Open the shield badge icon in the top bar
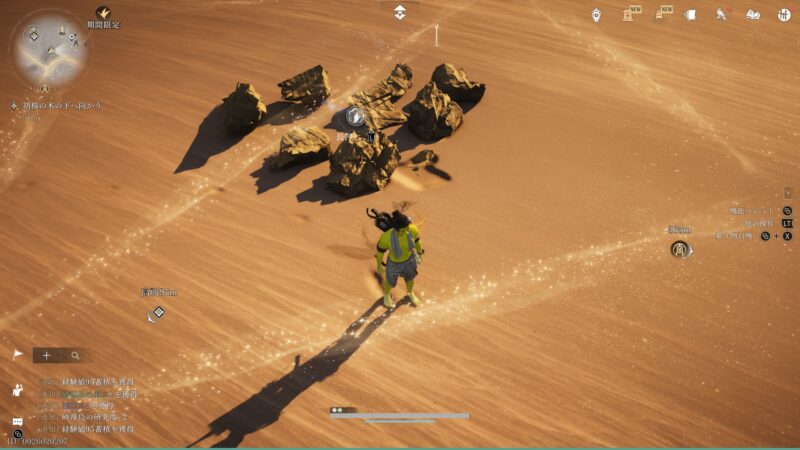The width and height of the screenshot is (800, 450). pyautogui.click(x=596, y=14)
